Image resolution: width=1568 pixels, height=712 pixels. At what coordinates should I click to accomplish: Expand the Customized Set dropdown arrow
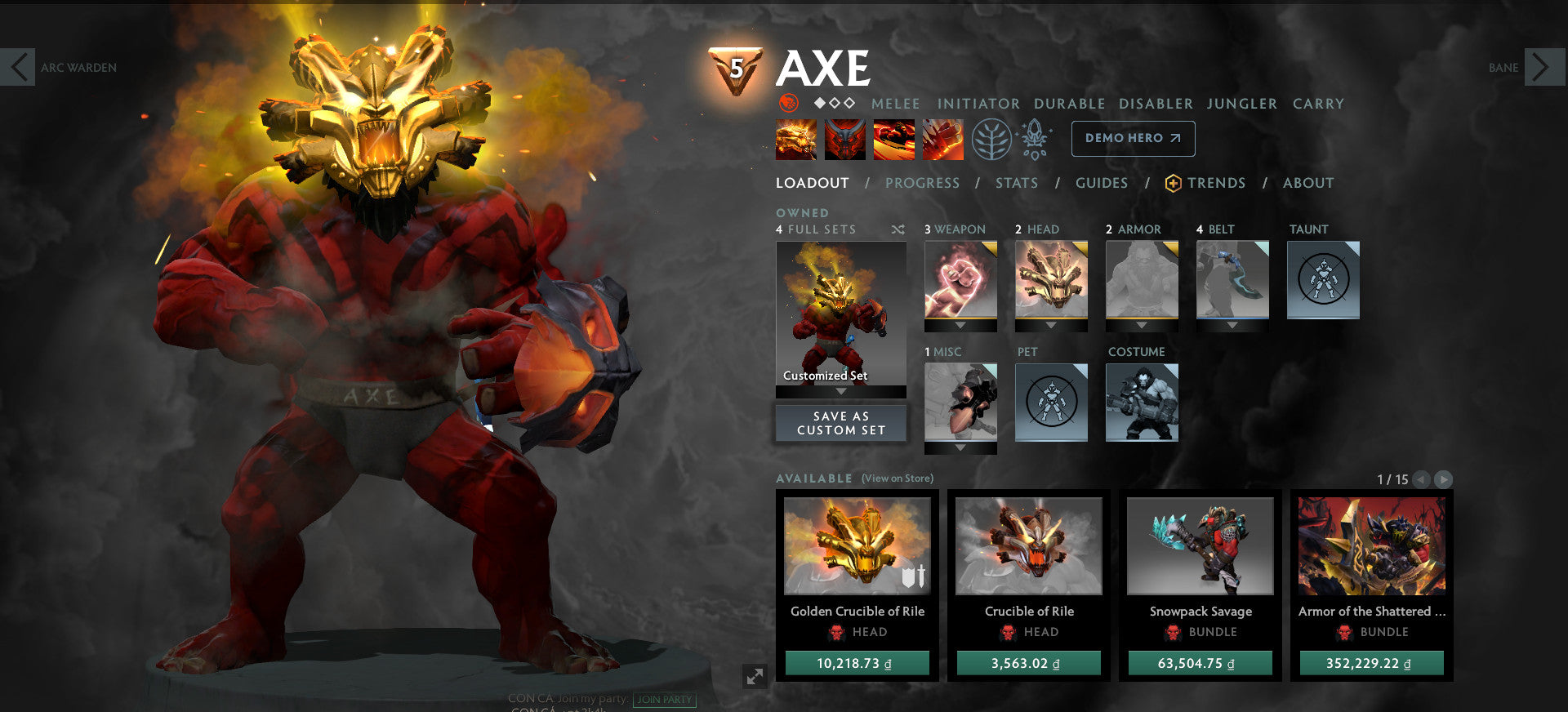coord(840,390)
